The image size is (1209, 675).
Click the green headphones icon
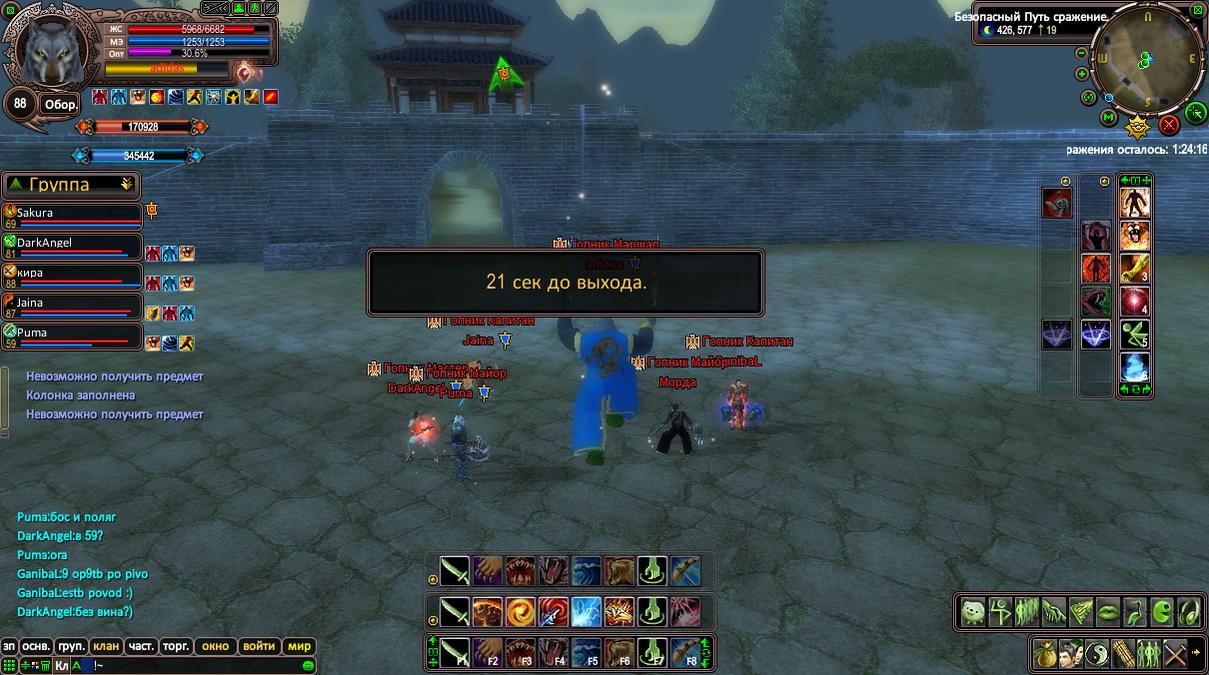(x=1189, y=611)
